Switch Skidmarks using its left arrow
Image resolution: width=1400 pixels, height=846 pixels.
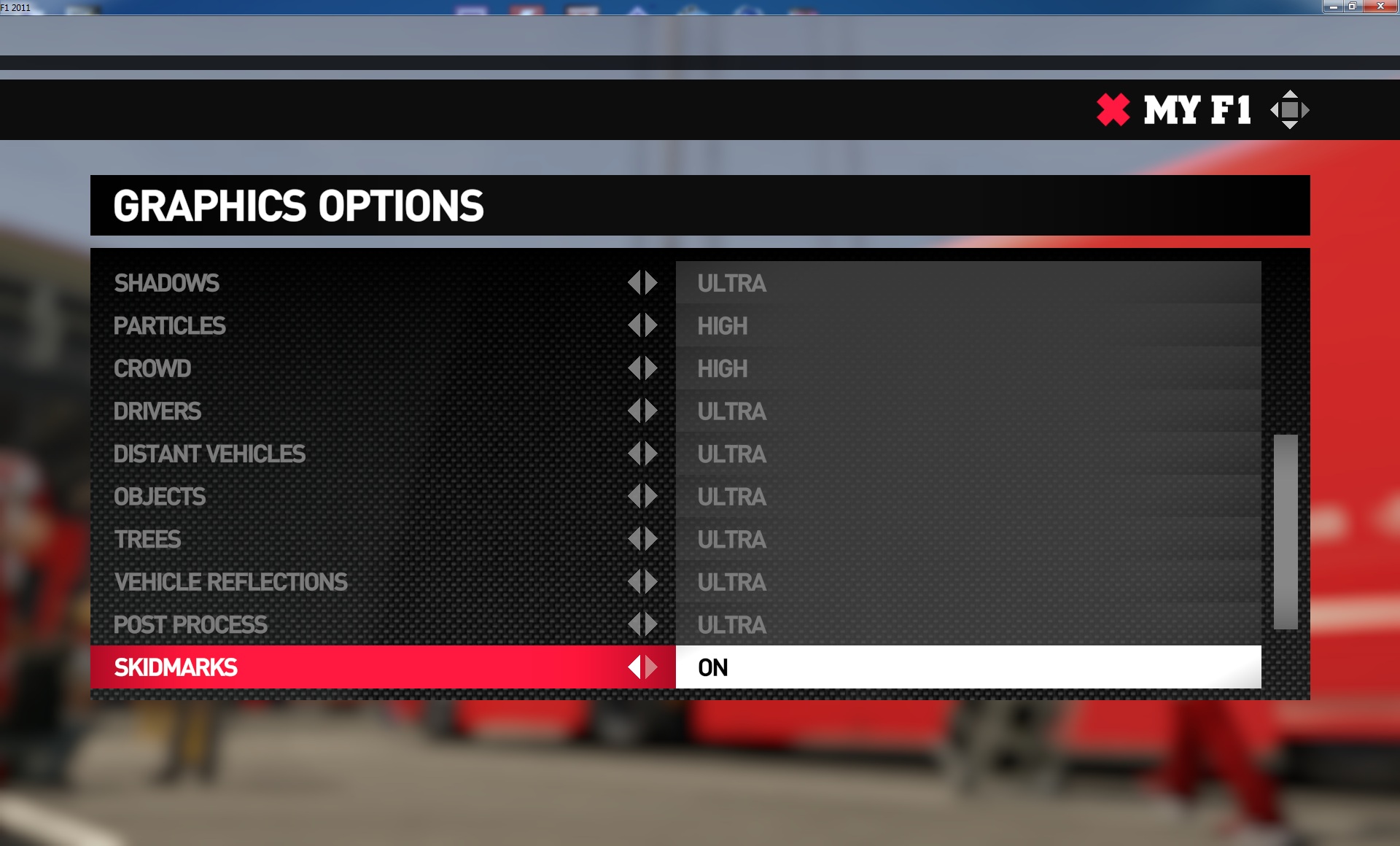pyautogui.click(x=634, y=667)
